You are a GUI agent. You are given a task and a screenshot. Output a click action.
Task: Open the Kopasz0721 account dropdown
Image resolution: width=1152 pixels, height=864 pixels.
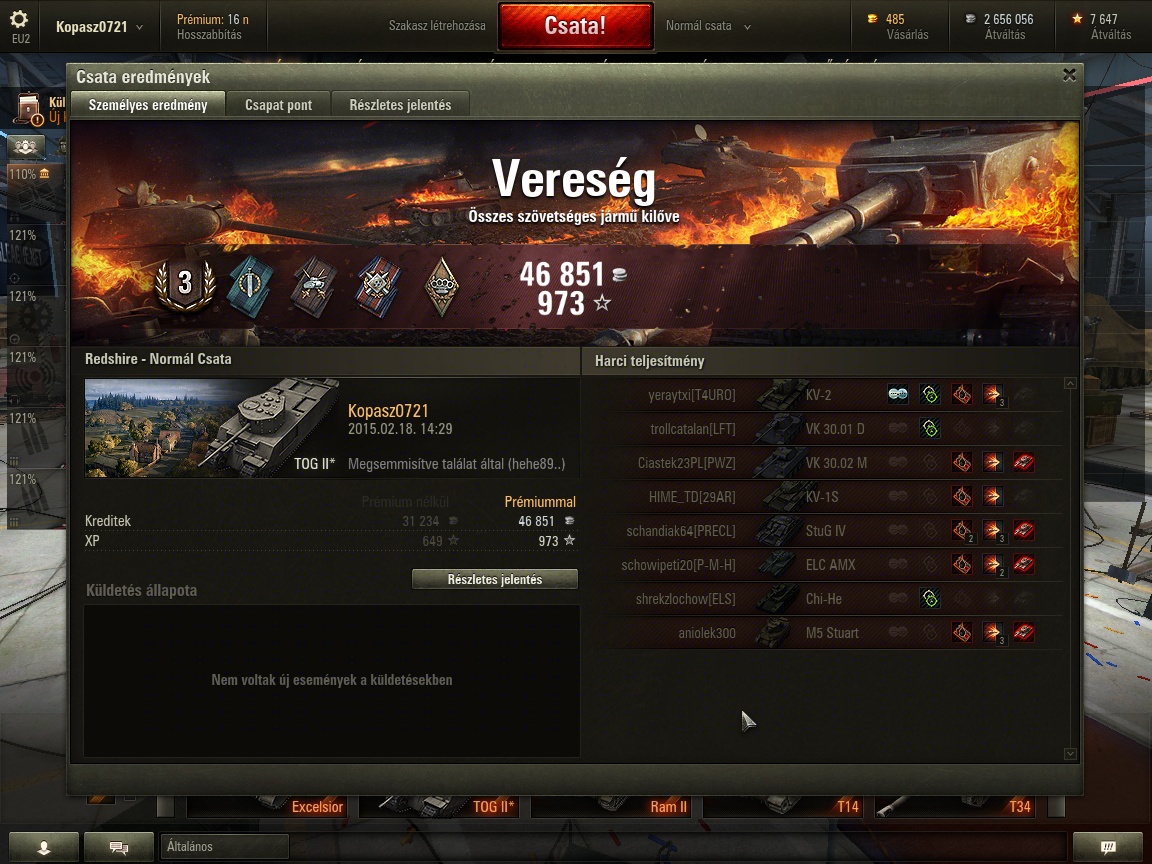coord(99,27)
